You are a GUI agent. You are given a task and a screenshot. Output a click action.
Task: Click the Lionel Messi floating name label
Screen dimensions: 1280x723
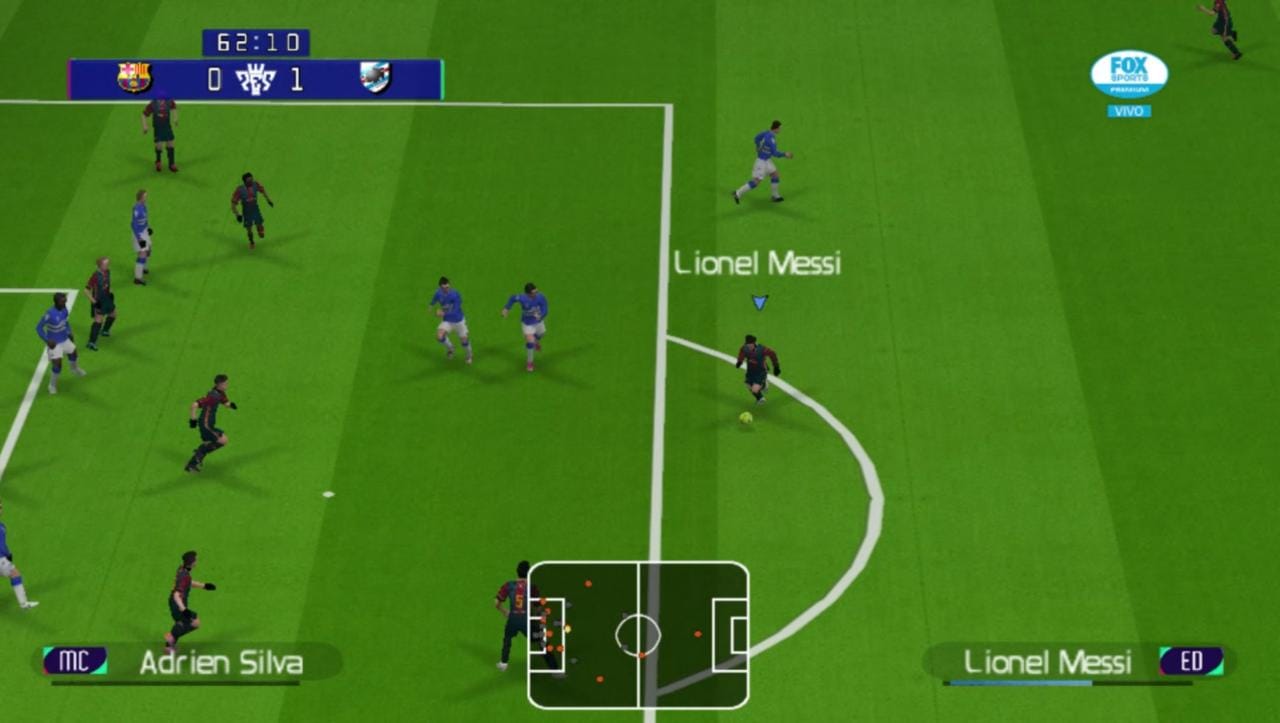(757, 264)
